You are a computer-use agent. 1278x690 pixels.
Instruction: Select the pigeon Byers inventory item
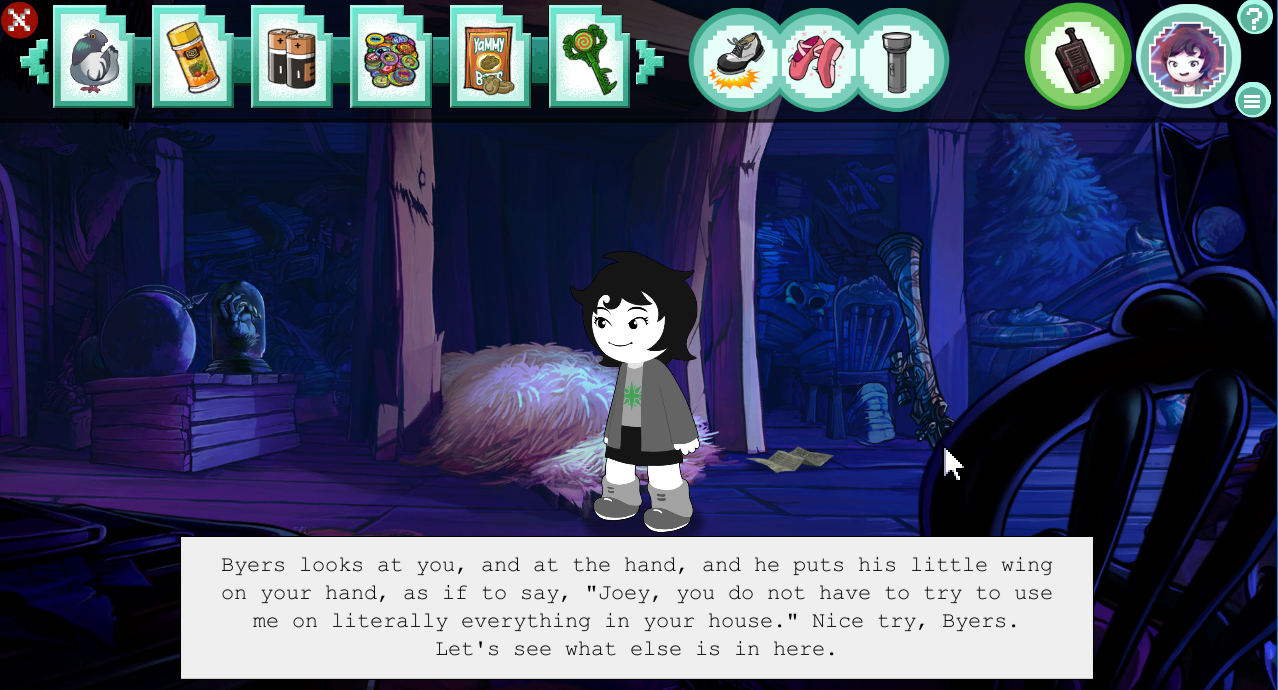(93, 58)
